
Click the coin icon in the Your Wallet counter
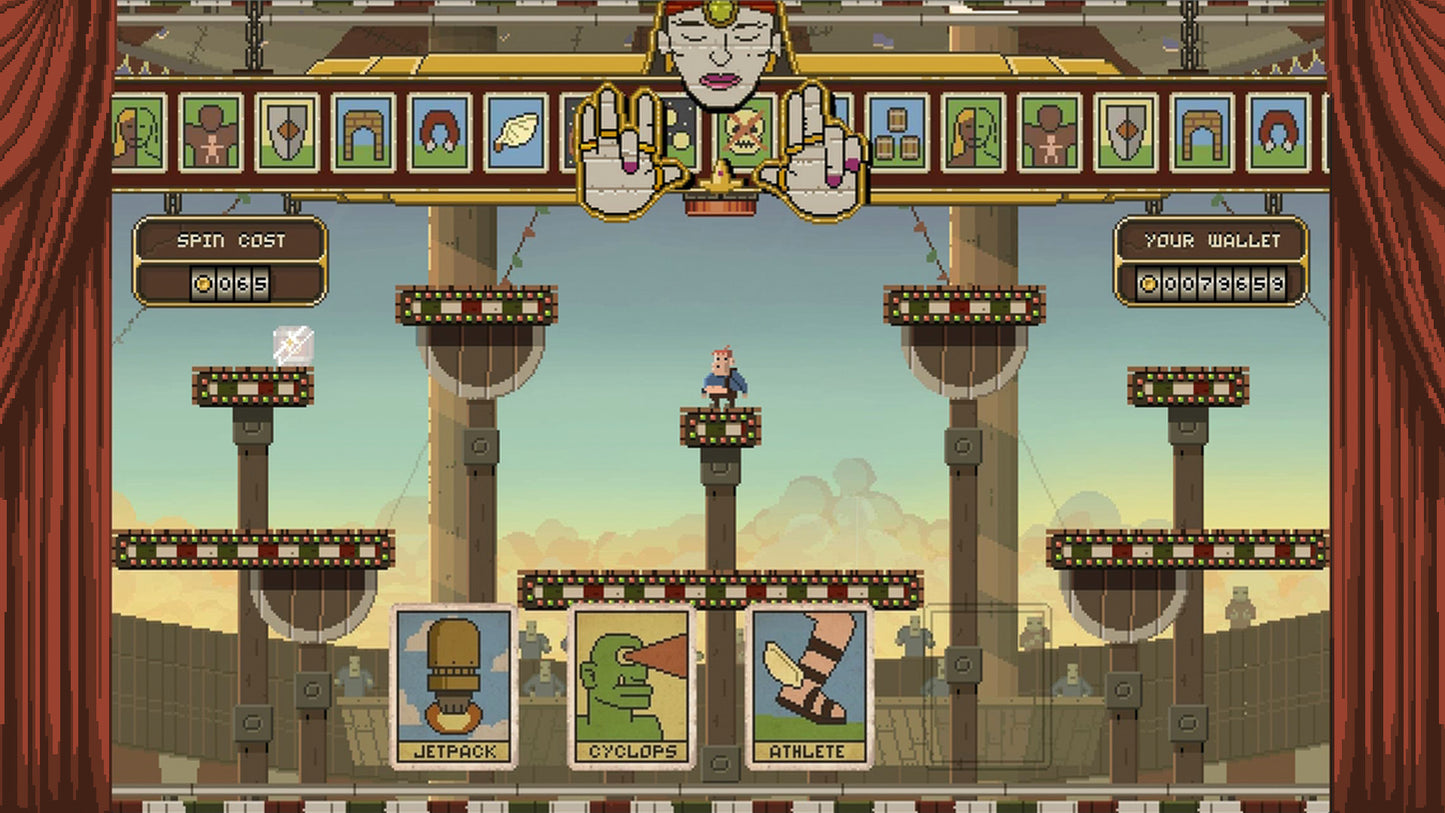1149,284
